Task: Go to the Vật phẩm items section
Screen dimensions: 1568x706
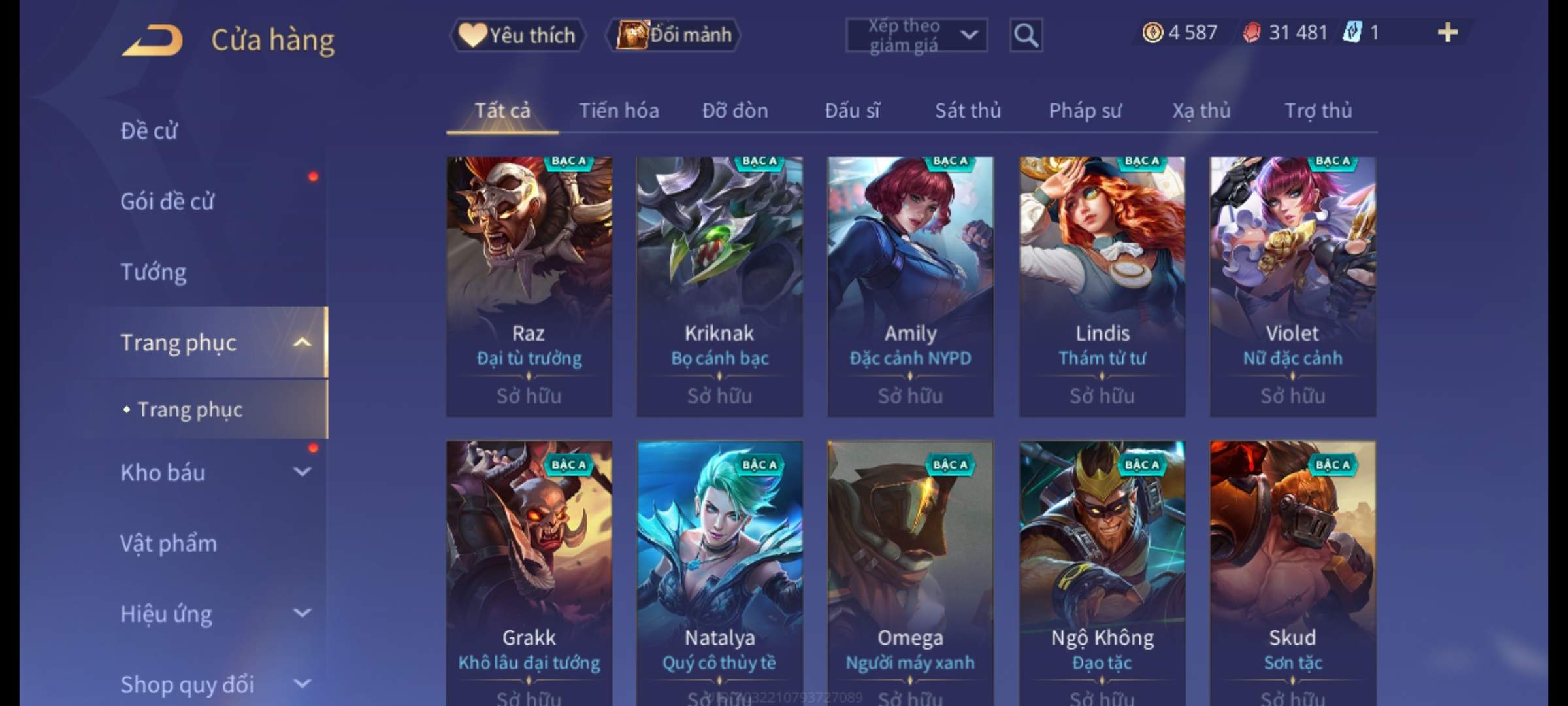Action: coord(169,544)
